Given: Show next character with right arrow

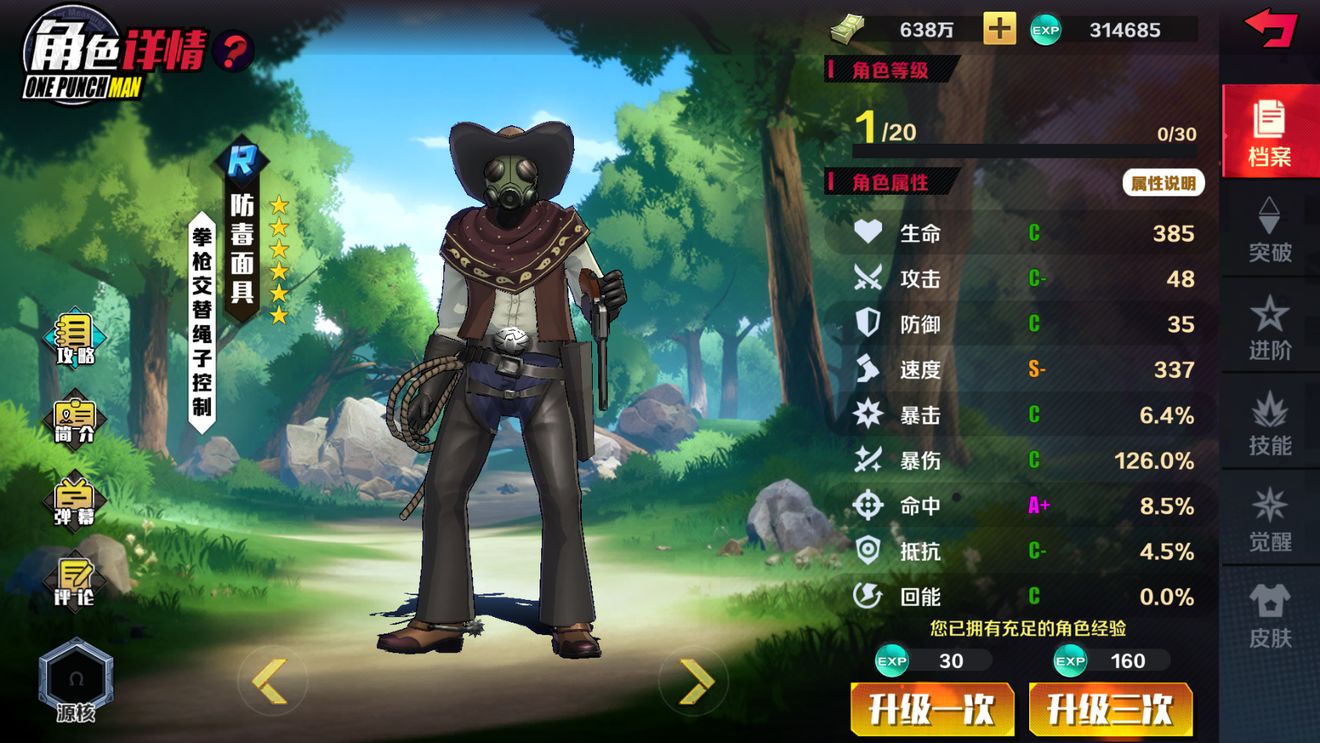Looking at the screenshot, I should coord(695,681).
